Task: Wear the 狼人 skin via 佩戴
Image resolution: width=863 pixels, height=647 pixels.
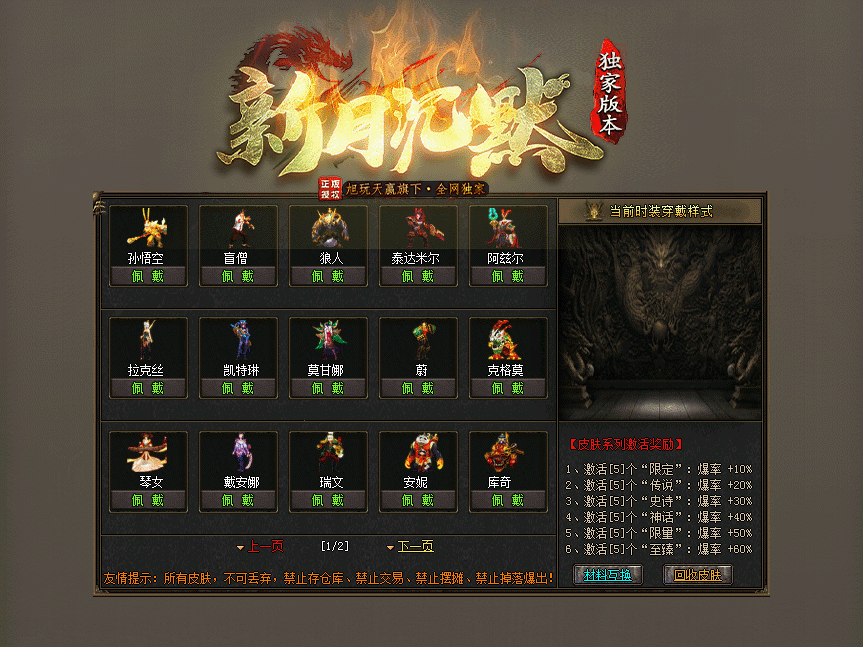Action: [x=328, y=276]
